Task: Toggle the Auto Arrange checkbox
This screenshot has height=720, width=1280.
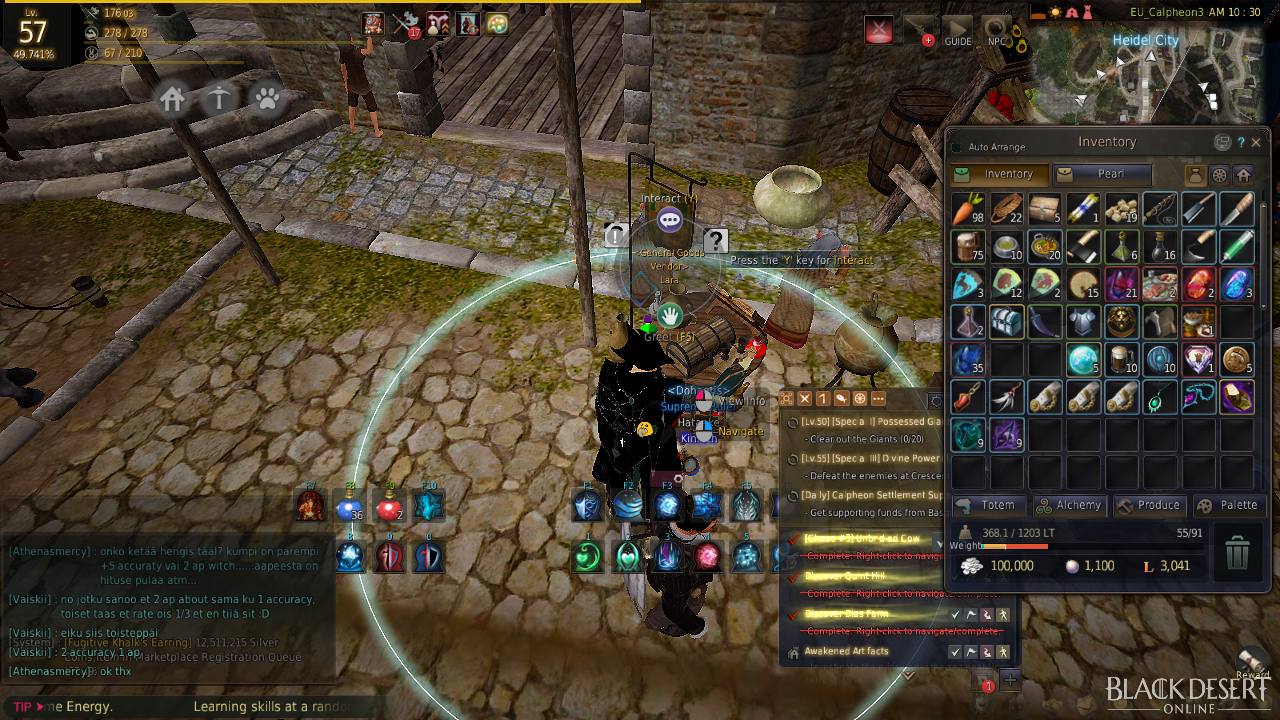Action: coord(956,147)
